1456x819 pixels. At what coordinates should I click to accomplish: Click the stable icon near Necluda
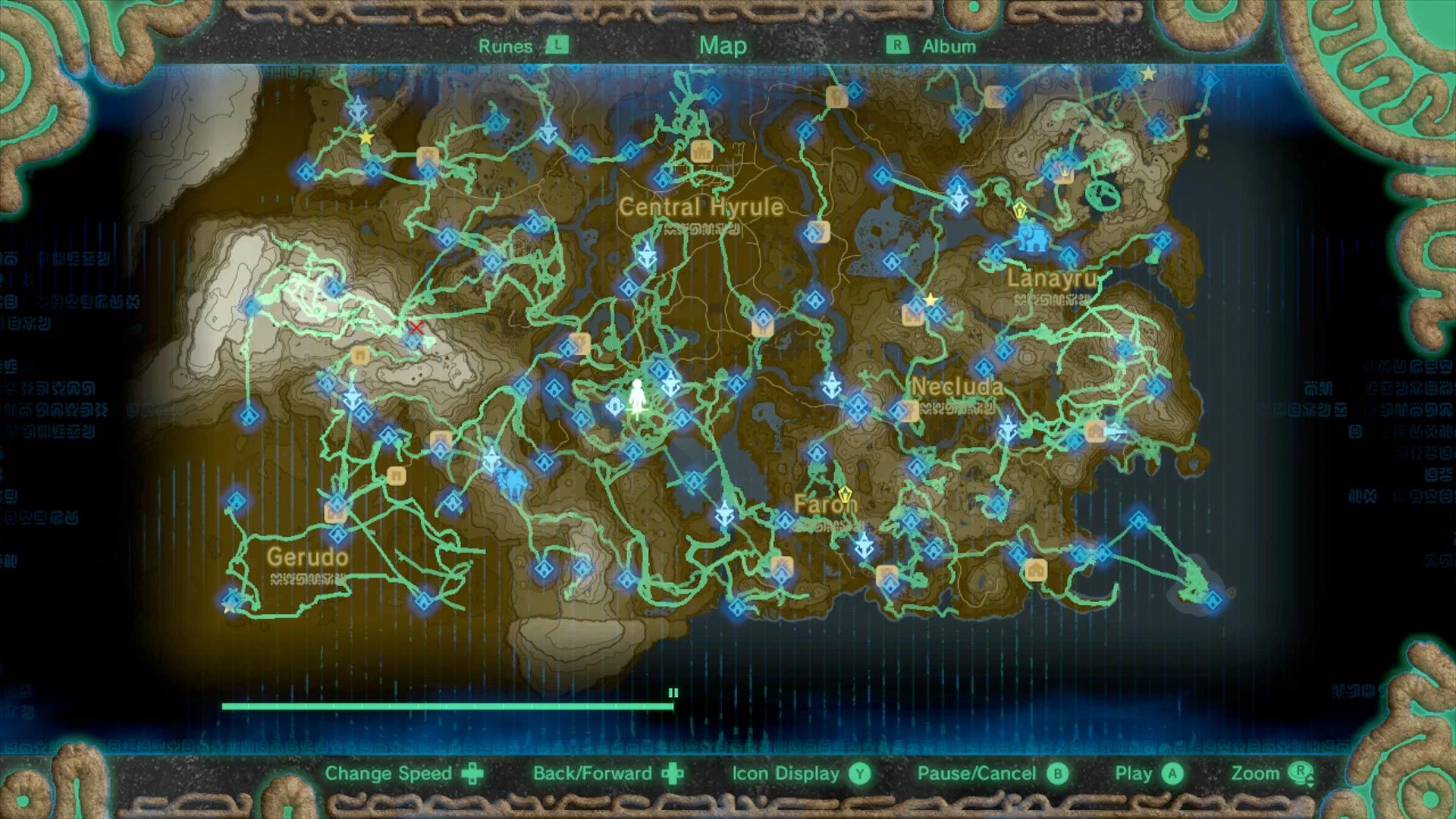[1097, 431]
